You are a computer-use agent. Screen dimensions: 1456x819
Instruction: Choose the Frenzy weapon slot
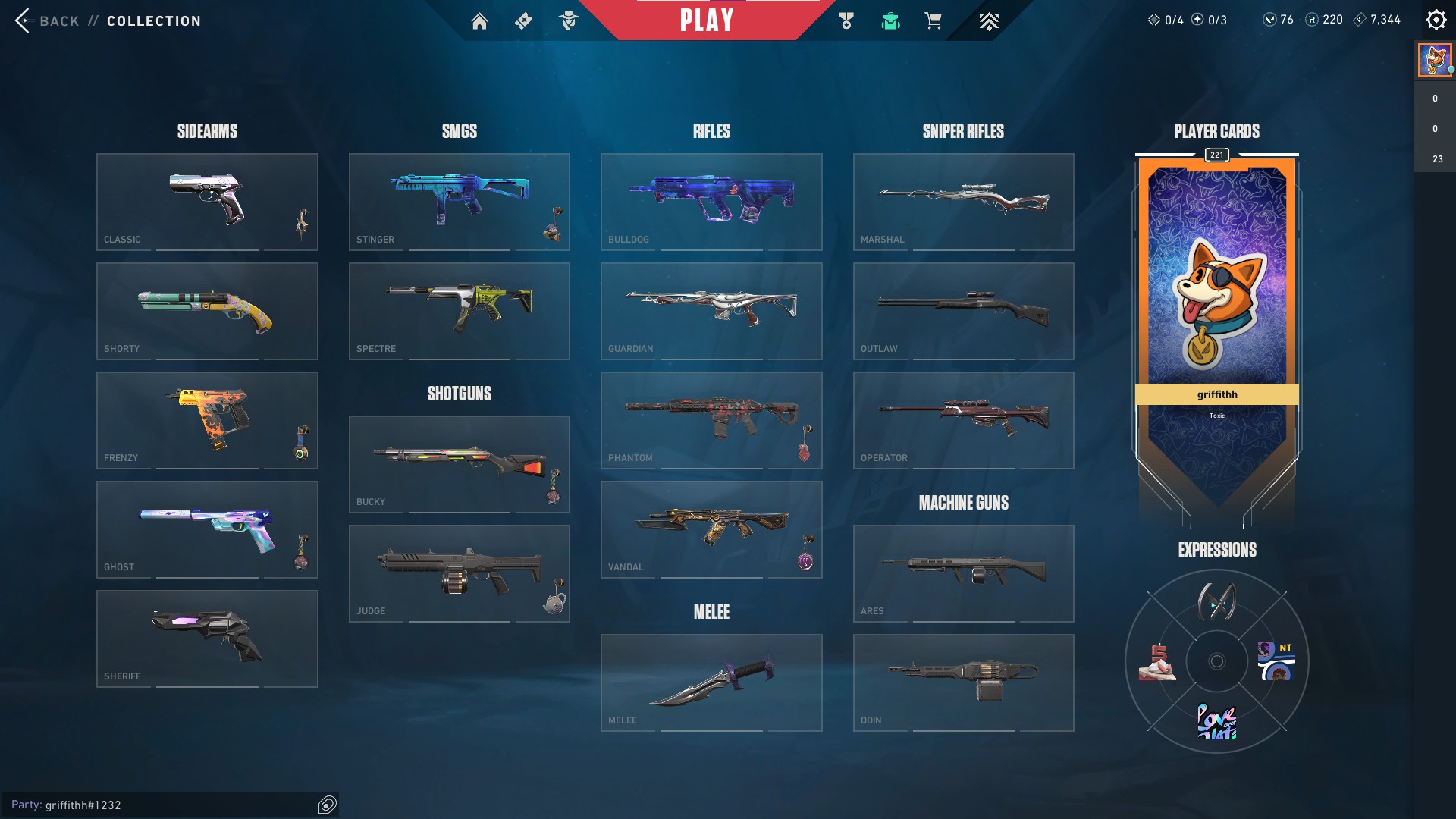point(207,420)
